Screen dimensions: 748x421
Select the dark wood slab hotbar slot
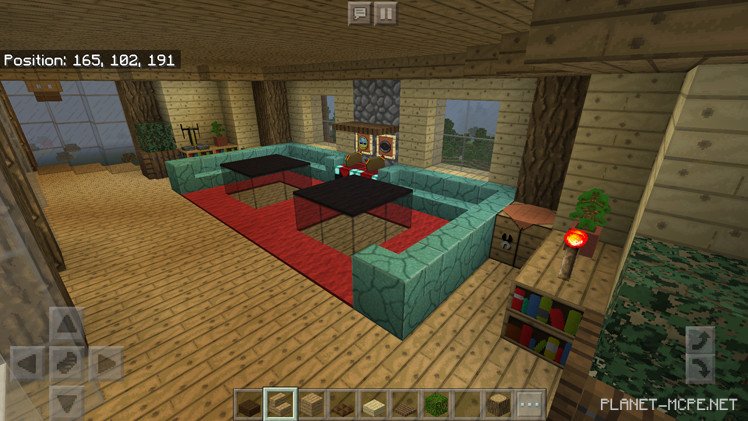click(248, 404)
